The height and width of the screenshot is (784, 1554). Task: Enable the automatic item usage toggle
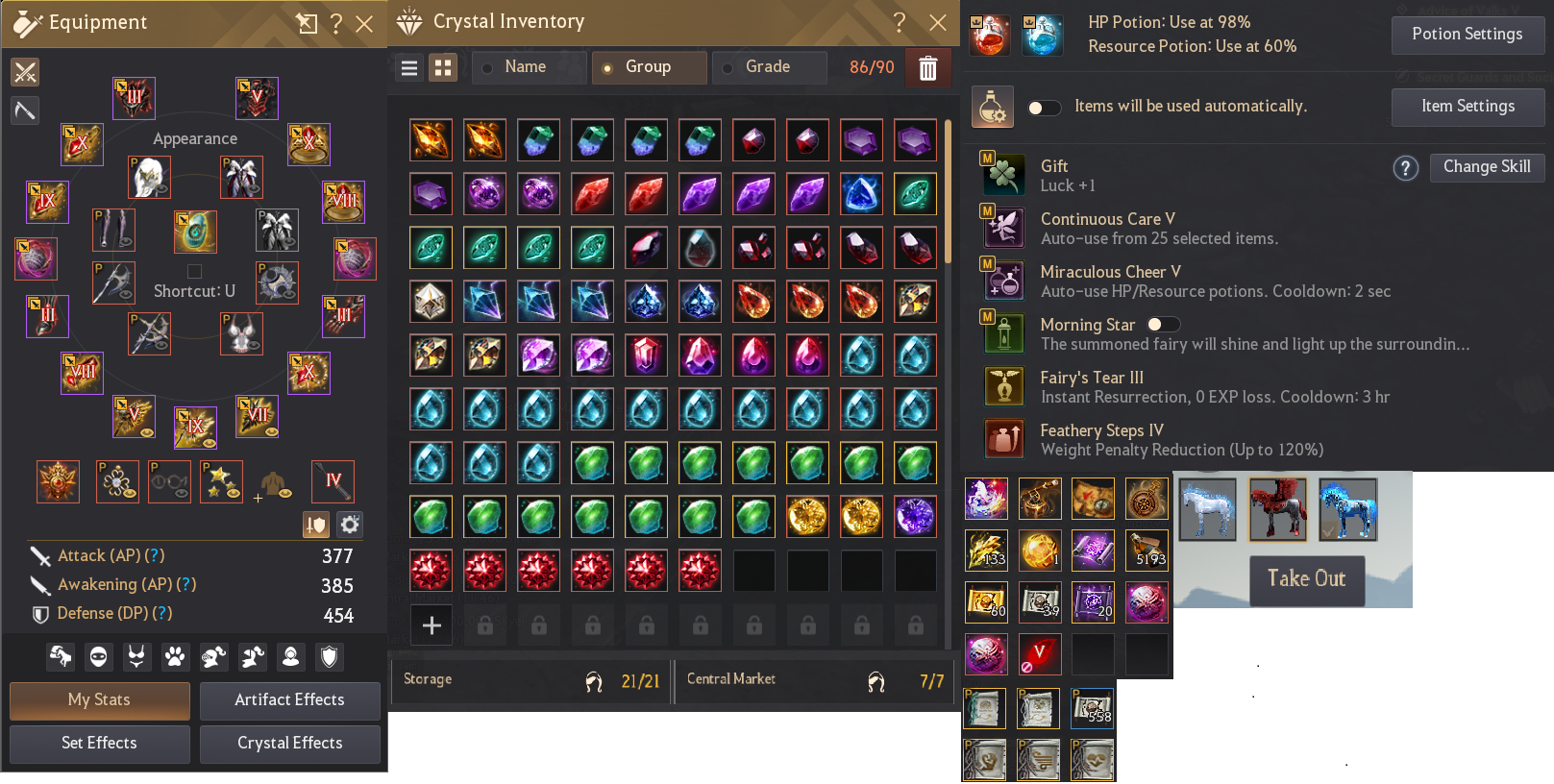(1045, 108)
